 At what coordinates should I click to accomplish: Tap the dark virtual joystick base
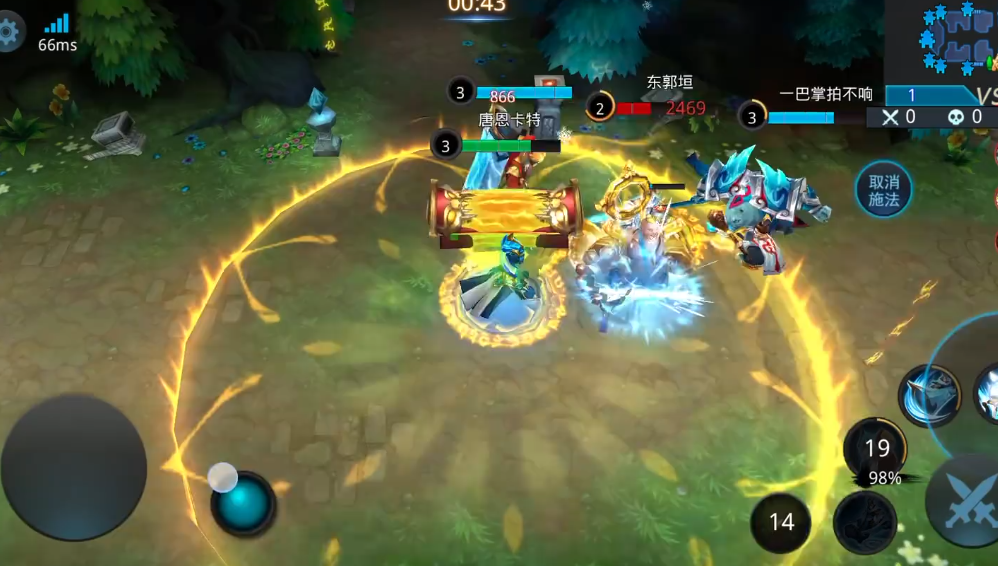point(73,467)
